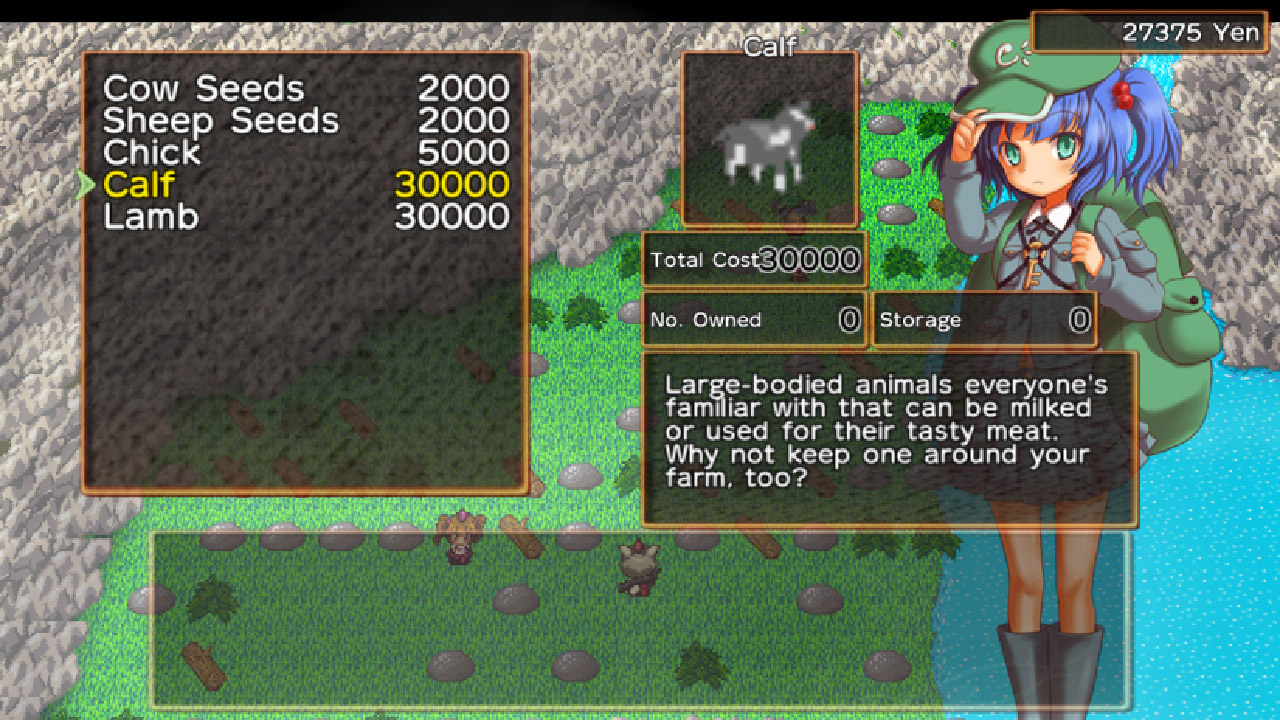The width and height of the screenshot is (1280, 720).
Task: Click the Storage counter box
Action: [x=985, y=319]
